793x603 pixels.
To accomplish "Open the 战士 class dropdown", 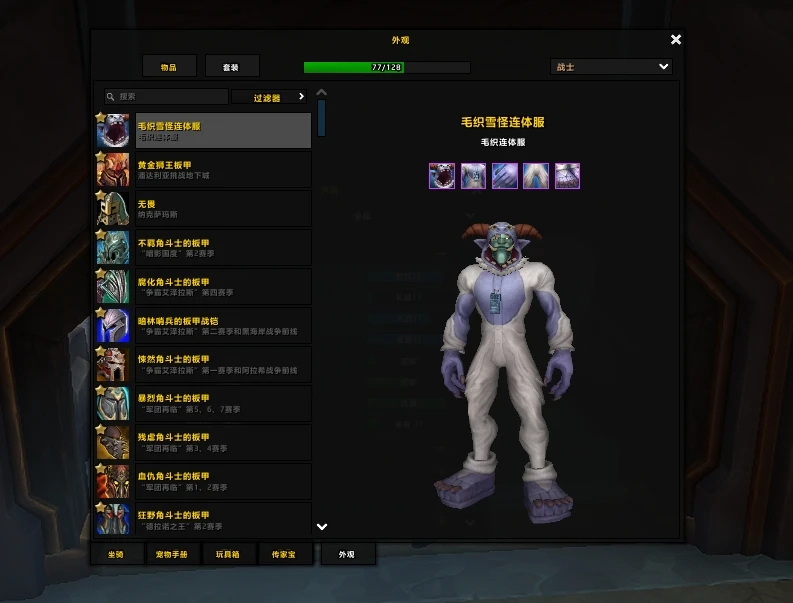I will (x=612, y=67).
